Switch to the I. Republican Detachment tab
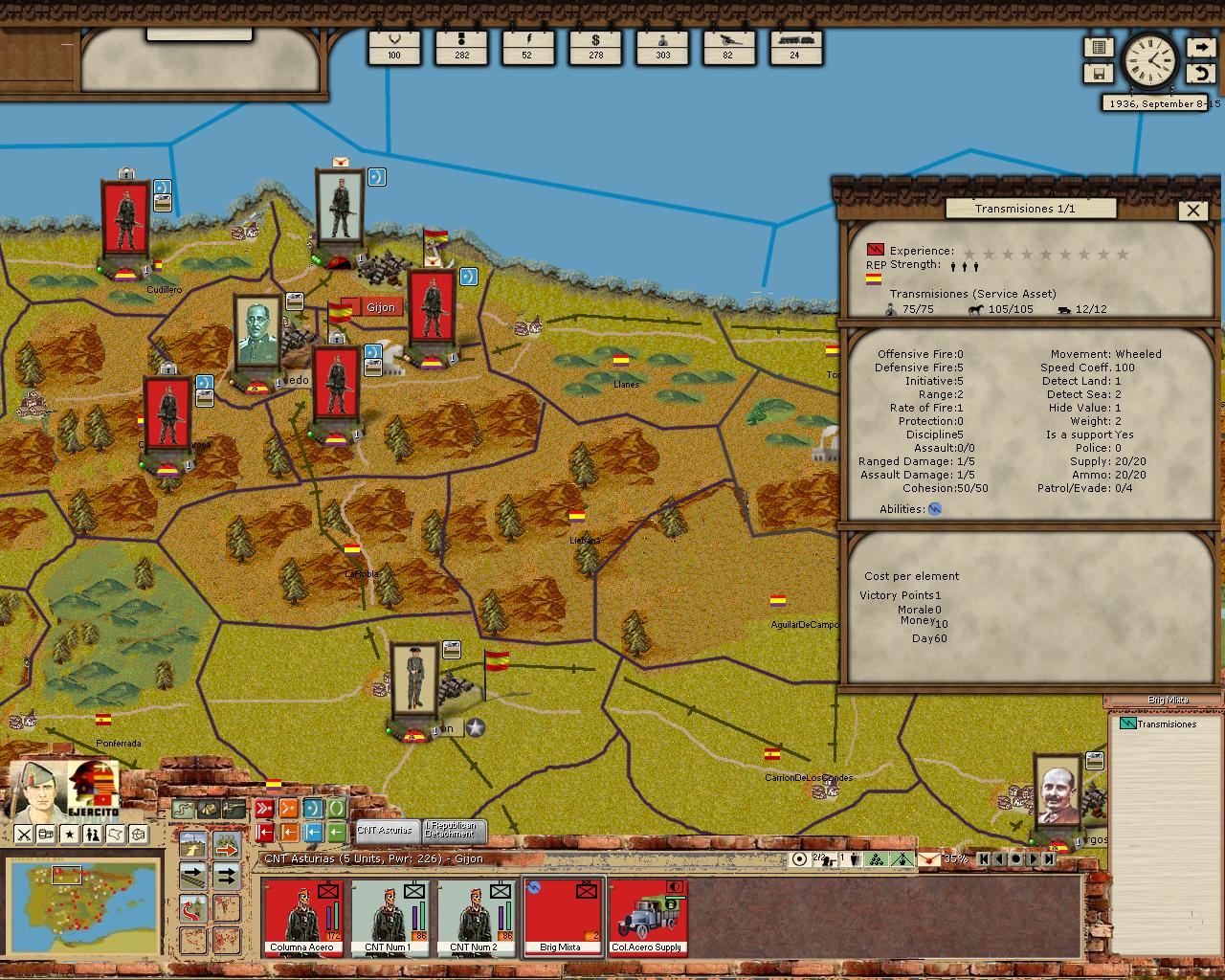Image resolution: width=1225 pixels, height=980 pixels. coord(450,831)
